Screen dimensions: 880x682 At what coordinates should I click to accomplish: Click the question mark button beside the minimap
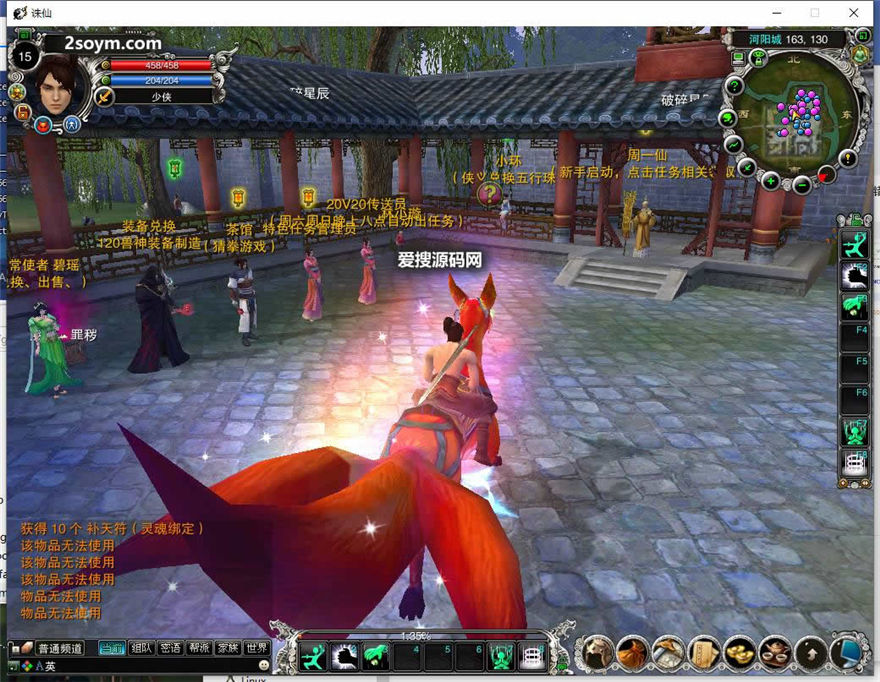point(734,86)
